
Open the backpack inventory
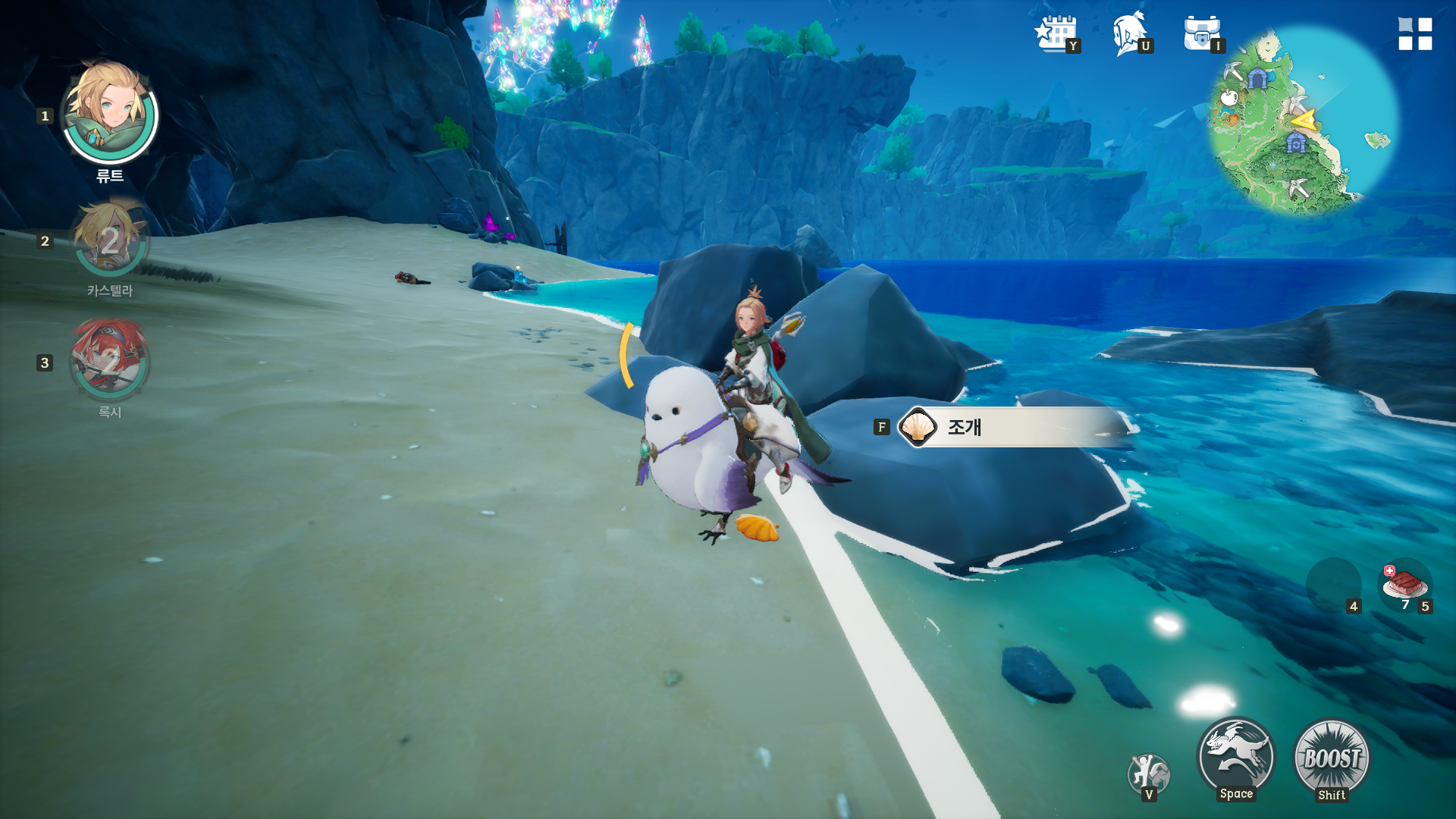1202,34
